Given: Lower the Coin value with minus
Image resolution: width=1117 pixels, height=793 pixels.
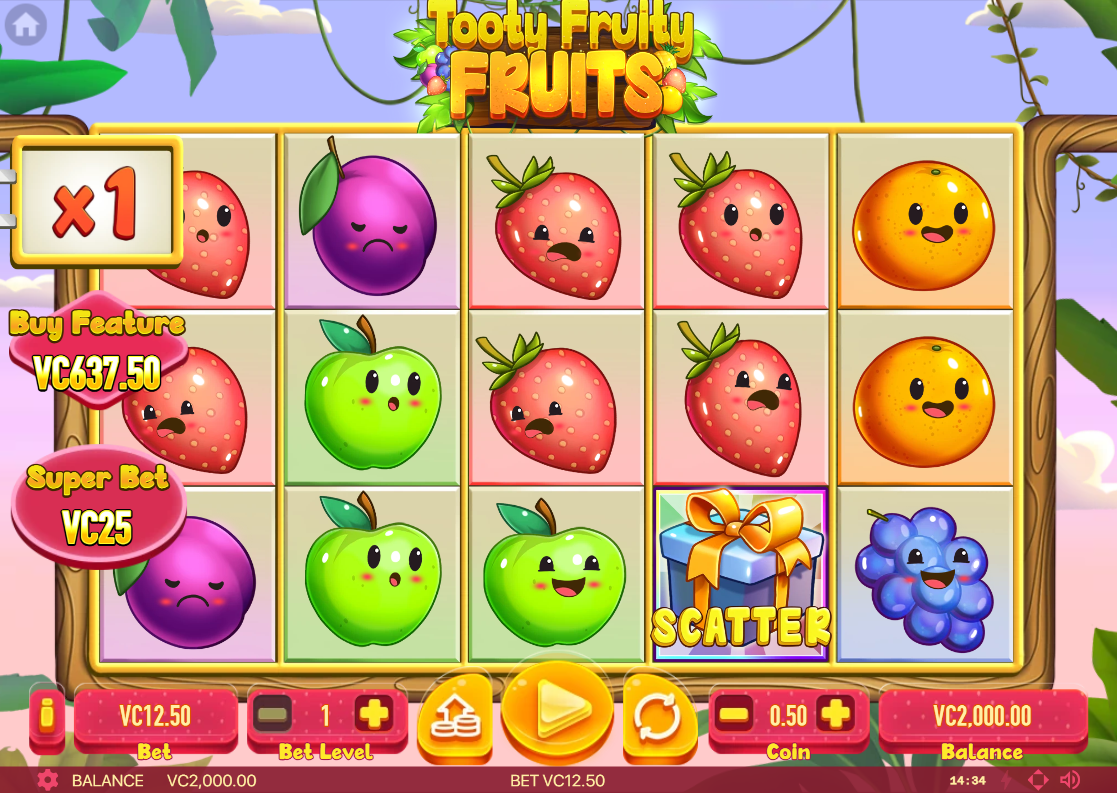Looking at the screenshot, I should pyautogui.click(x=734, y=714).
